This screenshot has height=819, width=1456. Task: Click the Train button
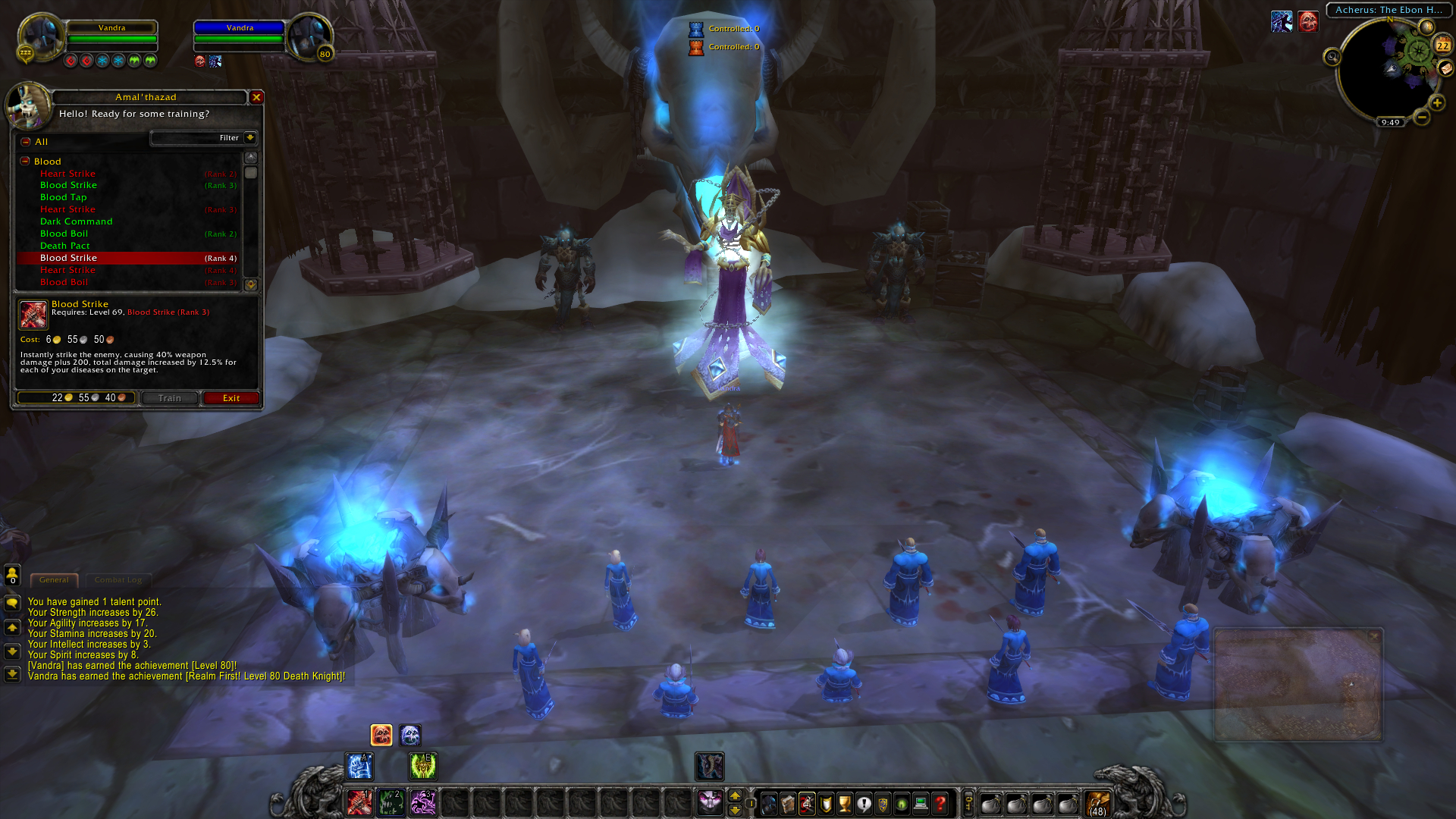(168, 398)
